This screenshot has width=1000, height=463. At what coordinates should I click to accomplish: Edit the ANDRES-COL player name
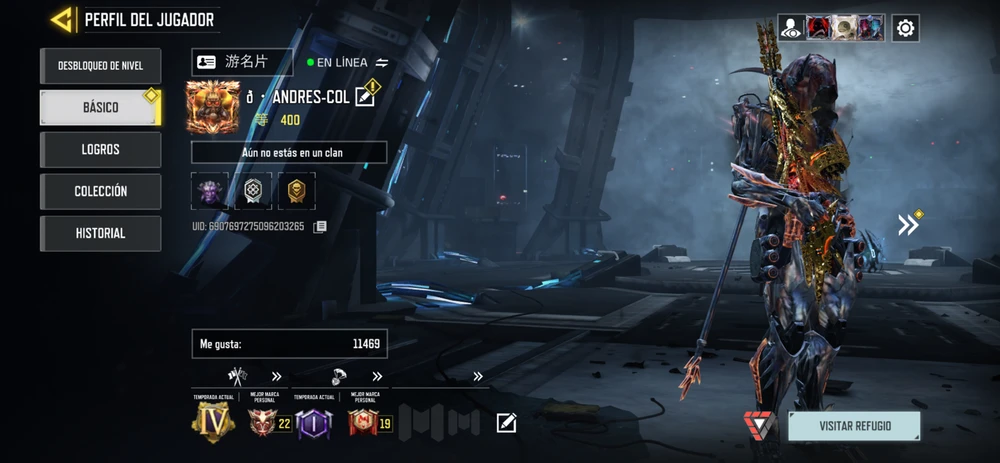[365, 97]
